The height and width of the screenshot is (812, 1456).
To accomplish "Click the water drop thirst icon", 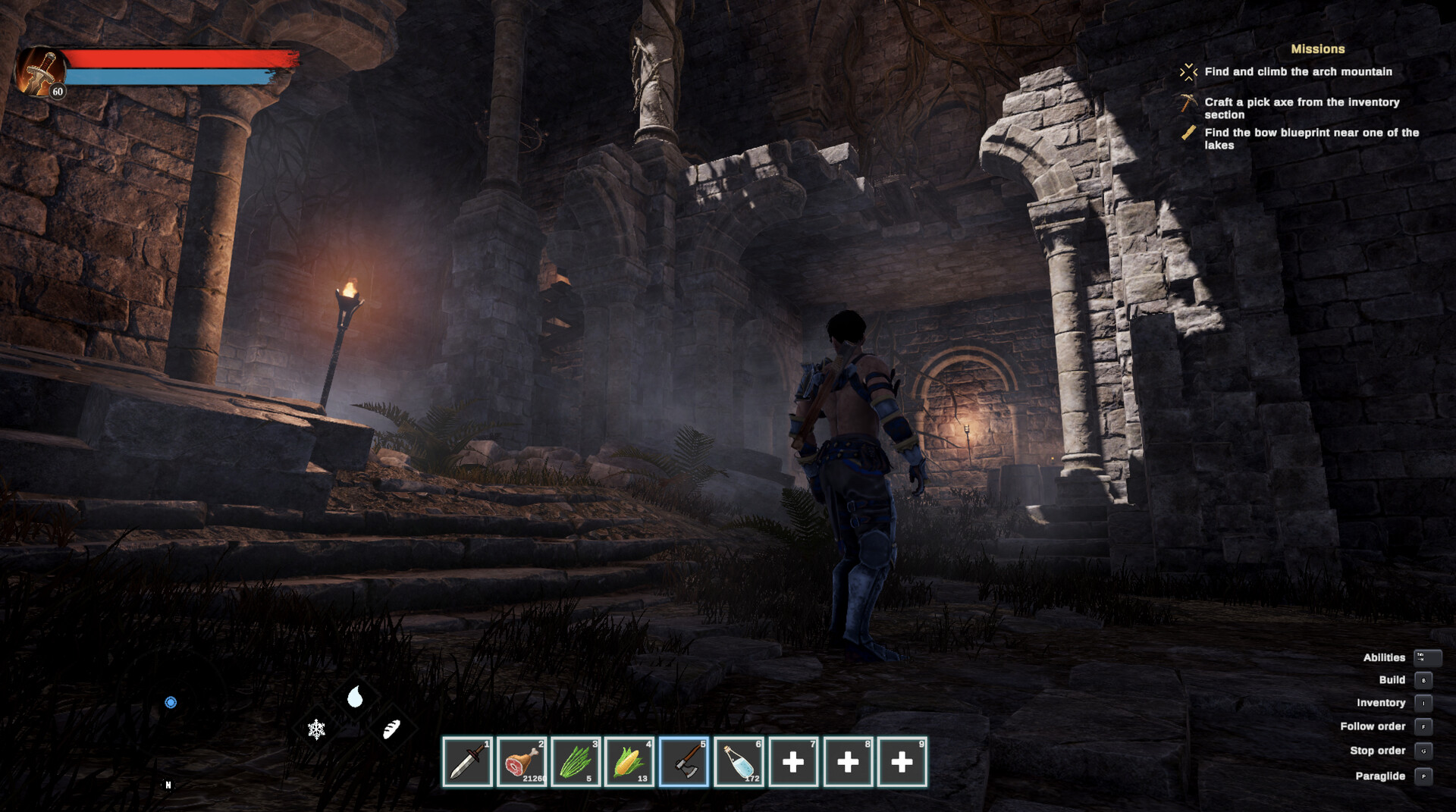I will 355,697.
